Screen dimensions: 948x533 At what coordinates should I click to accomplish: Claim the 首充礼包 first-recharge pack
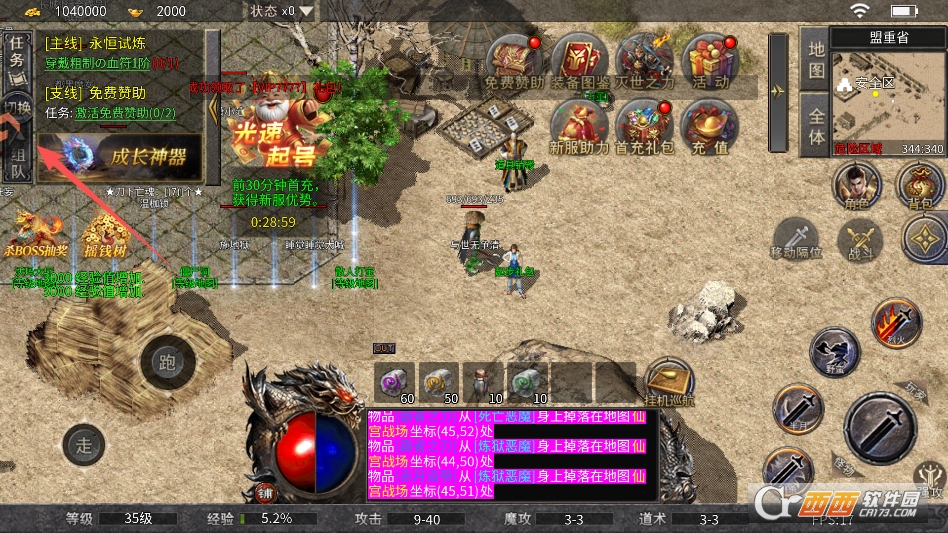[644, 127]
